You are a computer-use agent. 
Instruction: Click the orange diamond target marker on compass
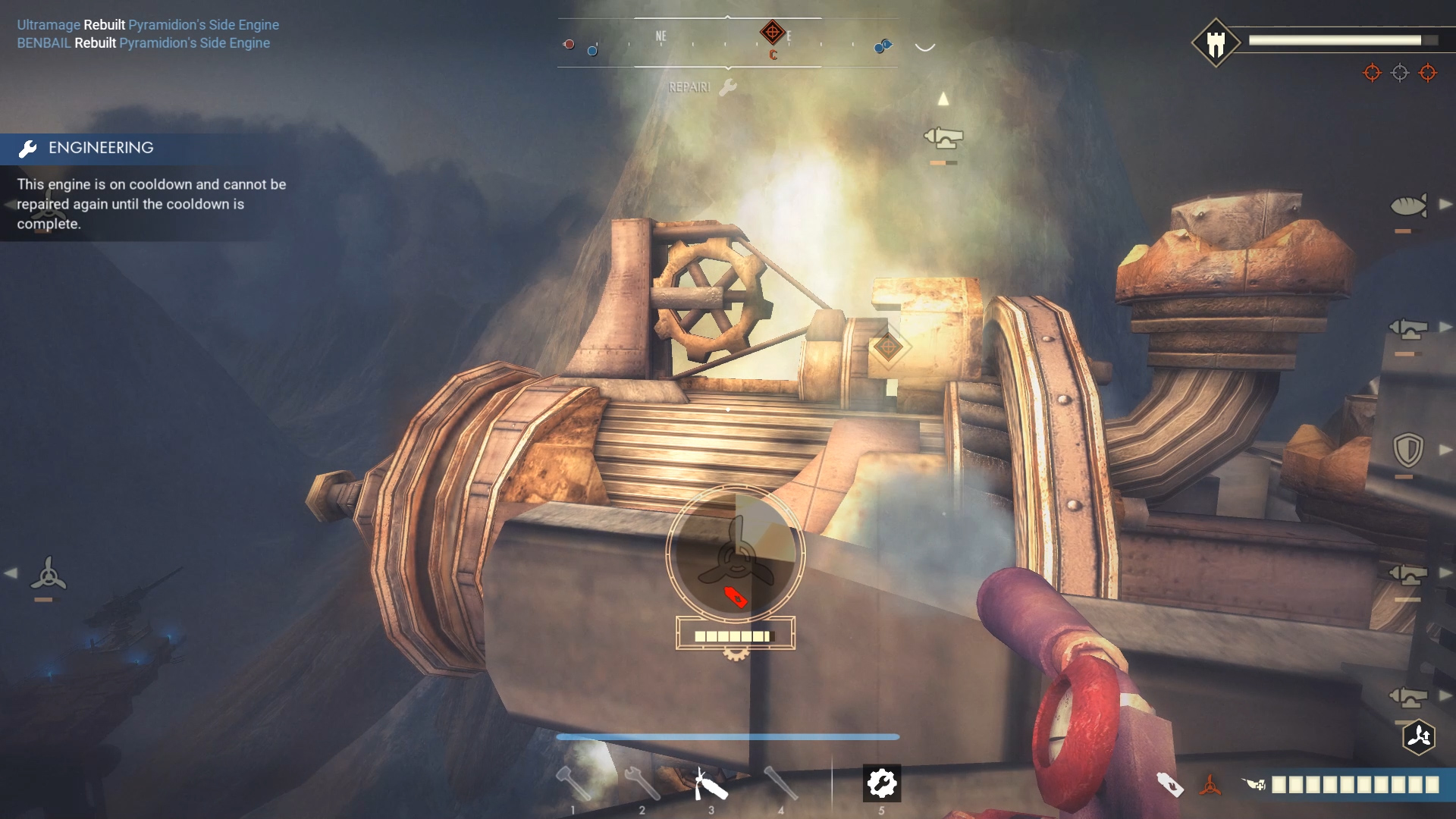point(772,33)
